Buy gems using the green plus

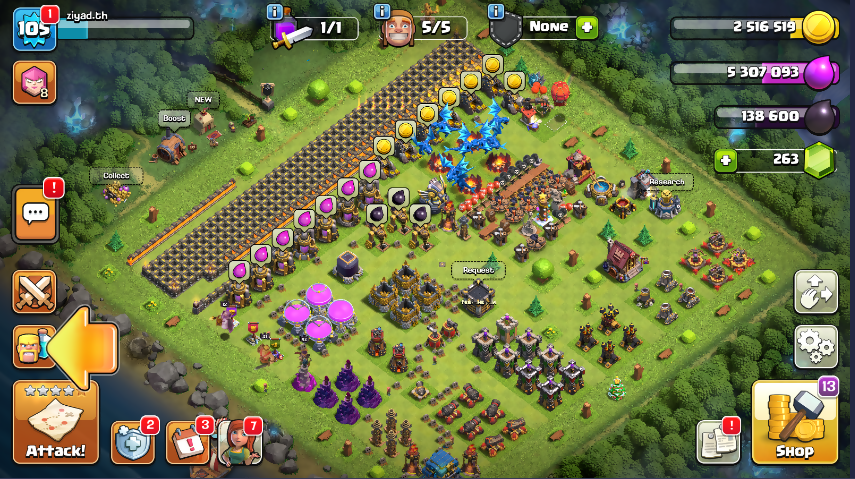click(728, 159)
